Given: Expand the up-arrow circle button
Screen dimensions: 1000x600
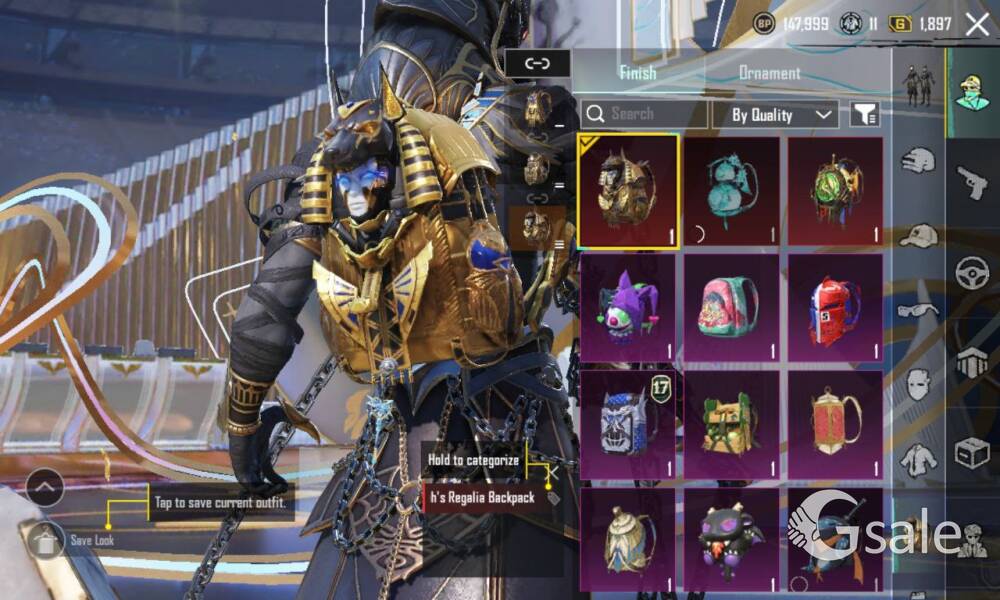Looking at the screenshot, I should click(45, 487).
